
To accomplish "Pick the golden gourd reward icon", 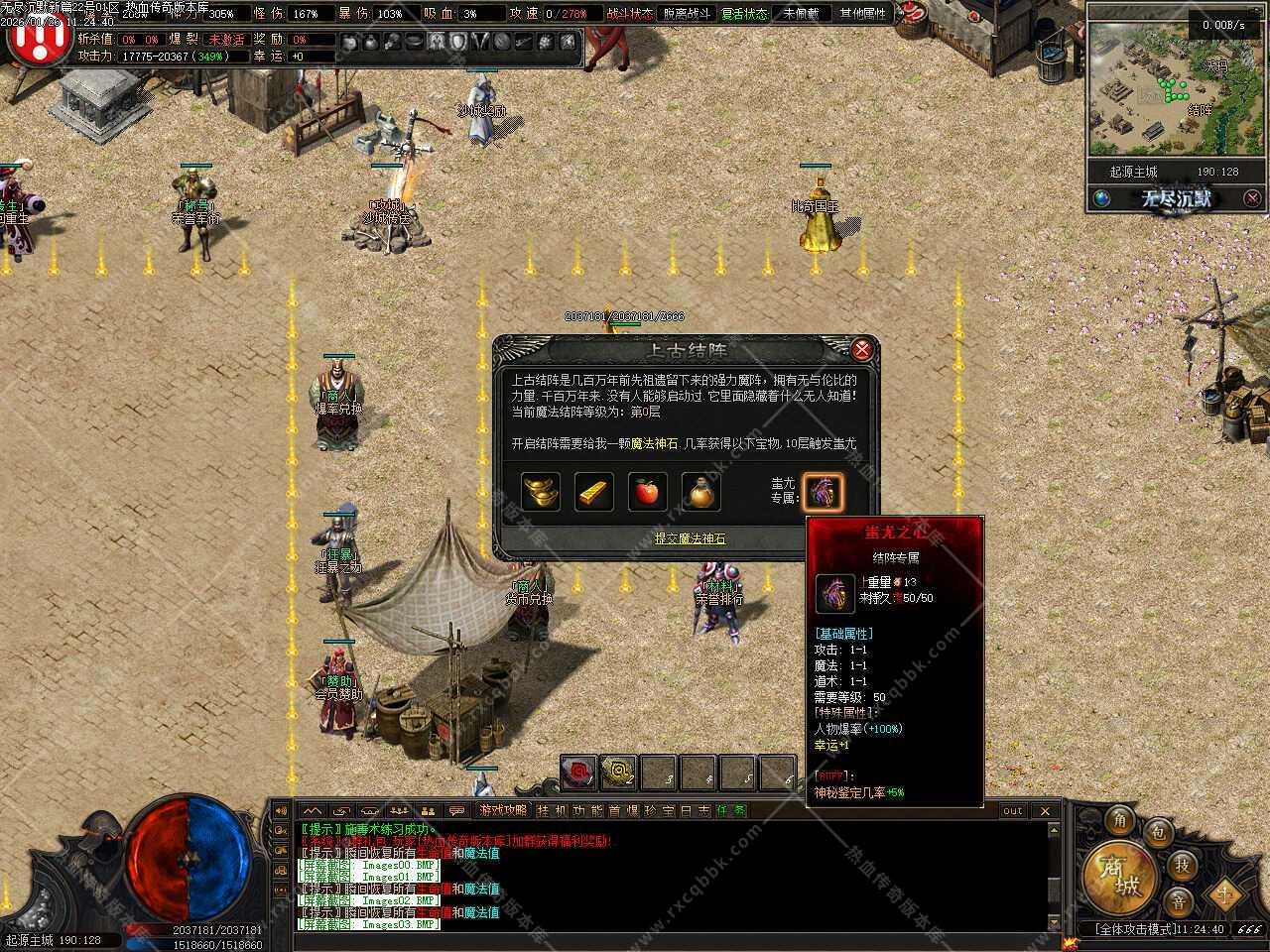I will coord(701,492).
